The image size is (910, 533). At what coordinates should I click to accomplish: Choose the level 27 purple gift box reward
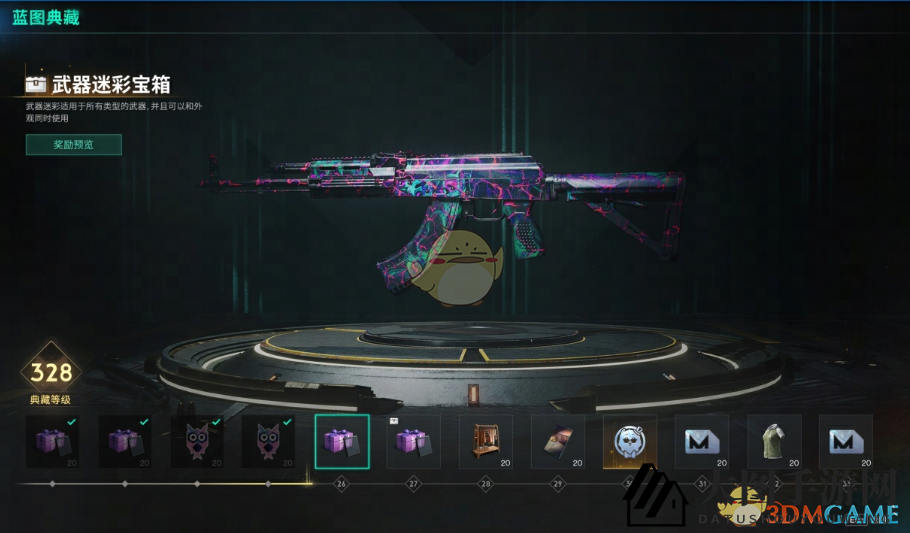[x=414, y=441]
